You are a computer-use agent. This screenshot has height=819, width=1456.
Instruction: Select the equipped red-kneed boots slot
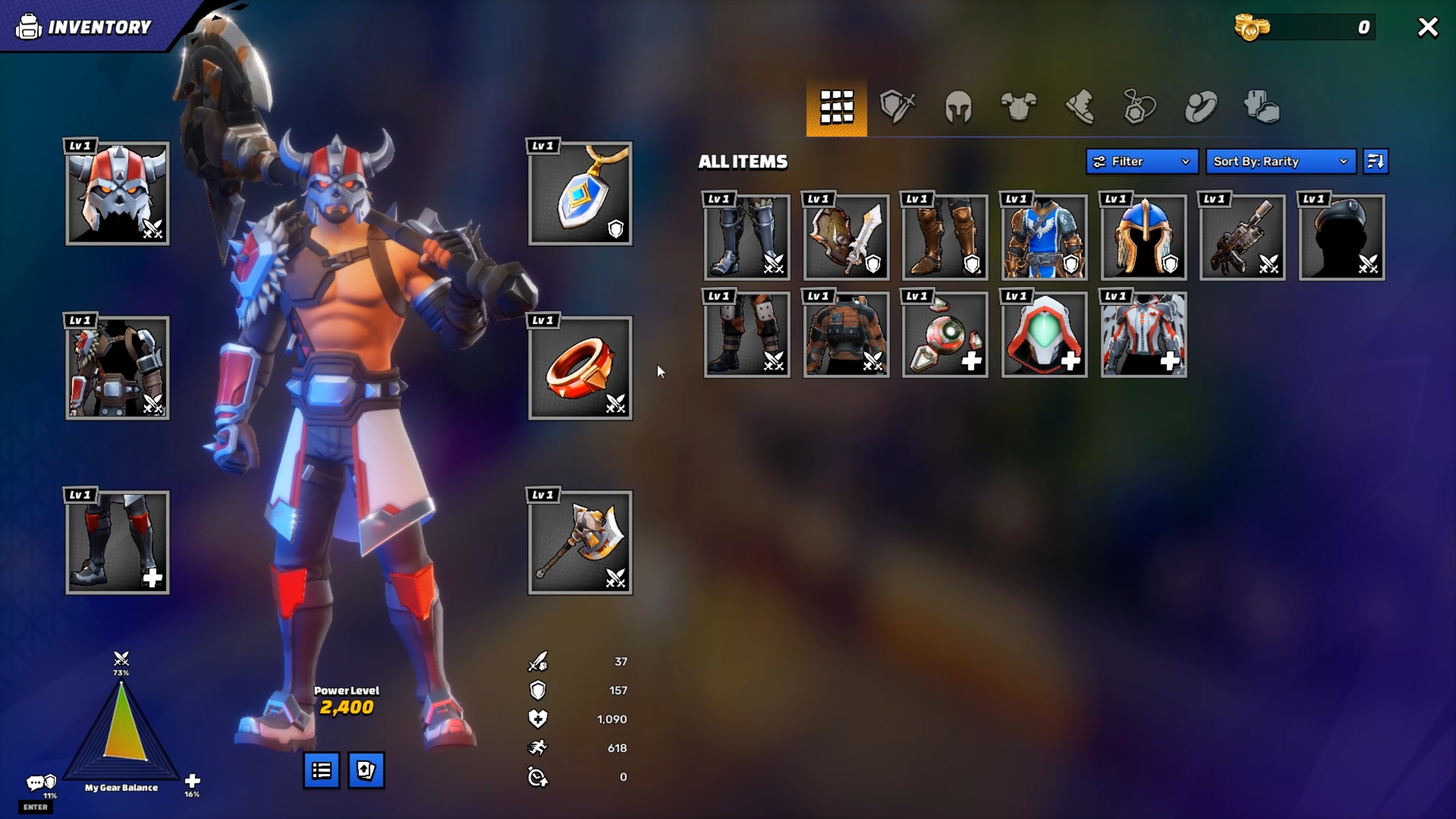click(x=117, y=542)
